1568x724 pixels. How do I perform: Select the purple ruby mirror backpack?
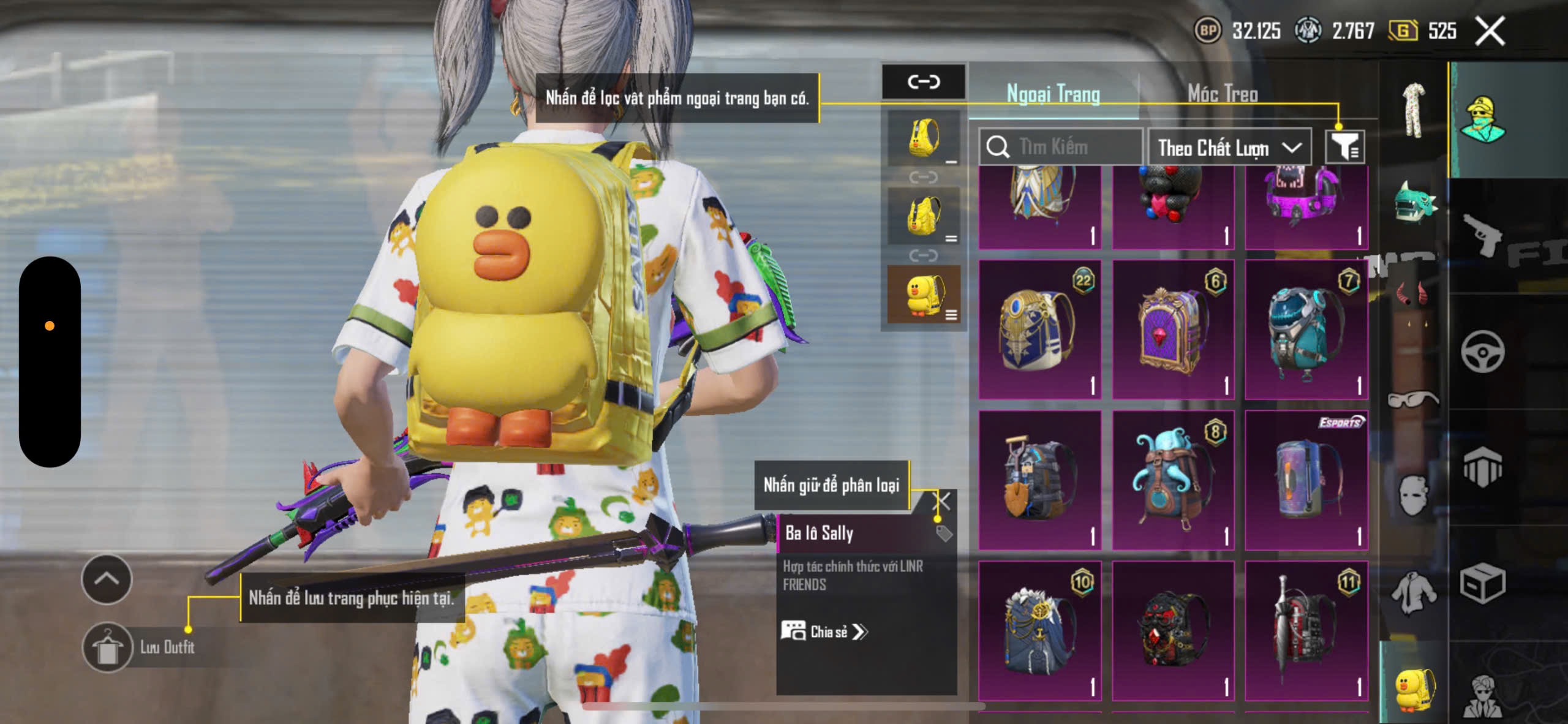(1172, 330)
